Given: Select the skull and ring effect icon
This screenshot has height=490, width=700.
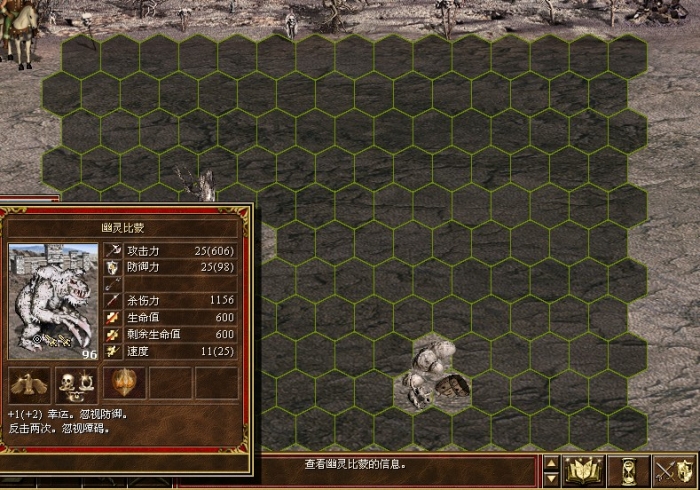Looking at the screenshot, I should [x=76, y=383].
